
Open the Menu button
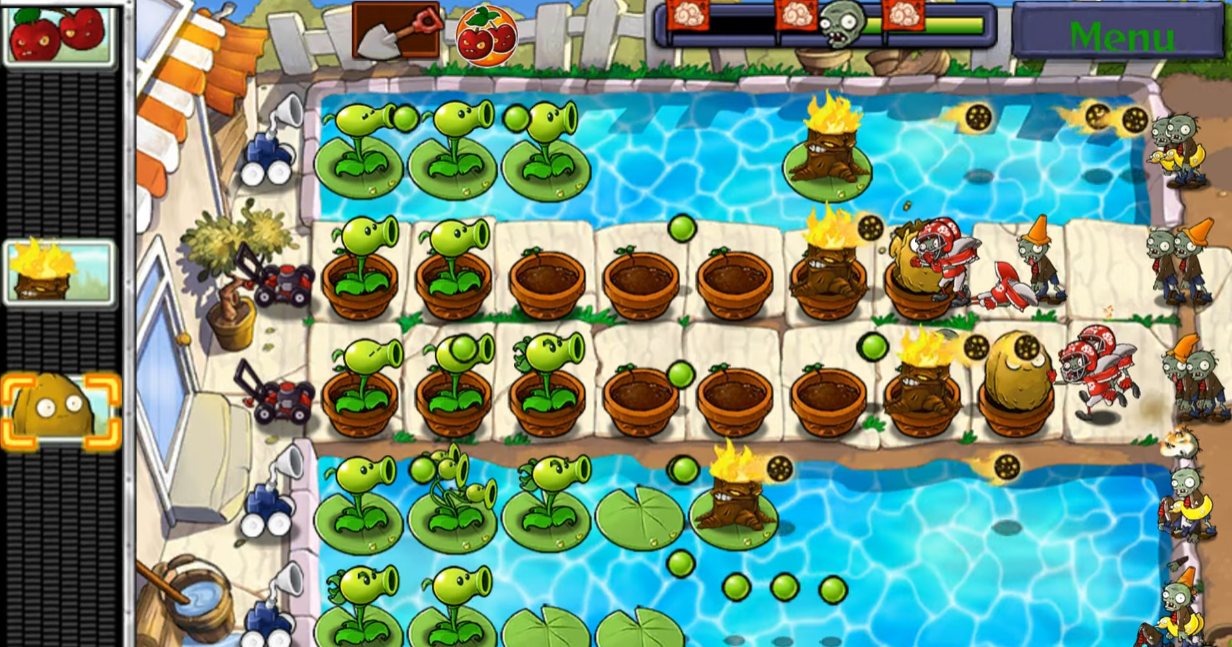click(x=1121, y=32)
